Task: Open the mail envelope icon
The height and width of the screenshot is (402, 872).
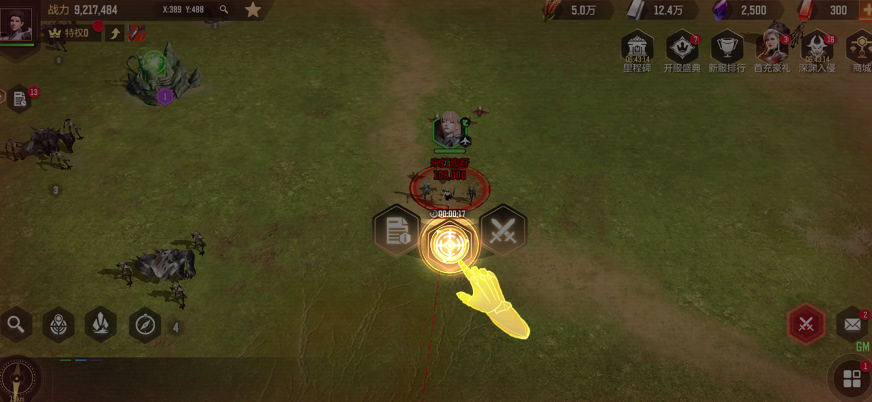Action: (852, 324)
